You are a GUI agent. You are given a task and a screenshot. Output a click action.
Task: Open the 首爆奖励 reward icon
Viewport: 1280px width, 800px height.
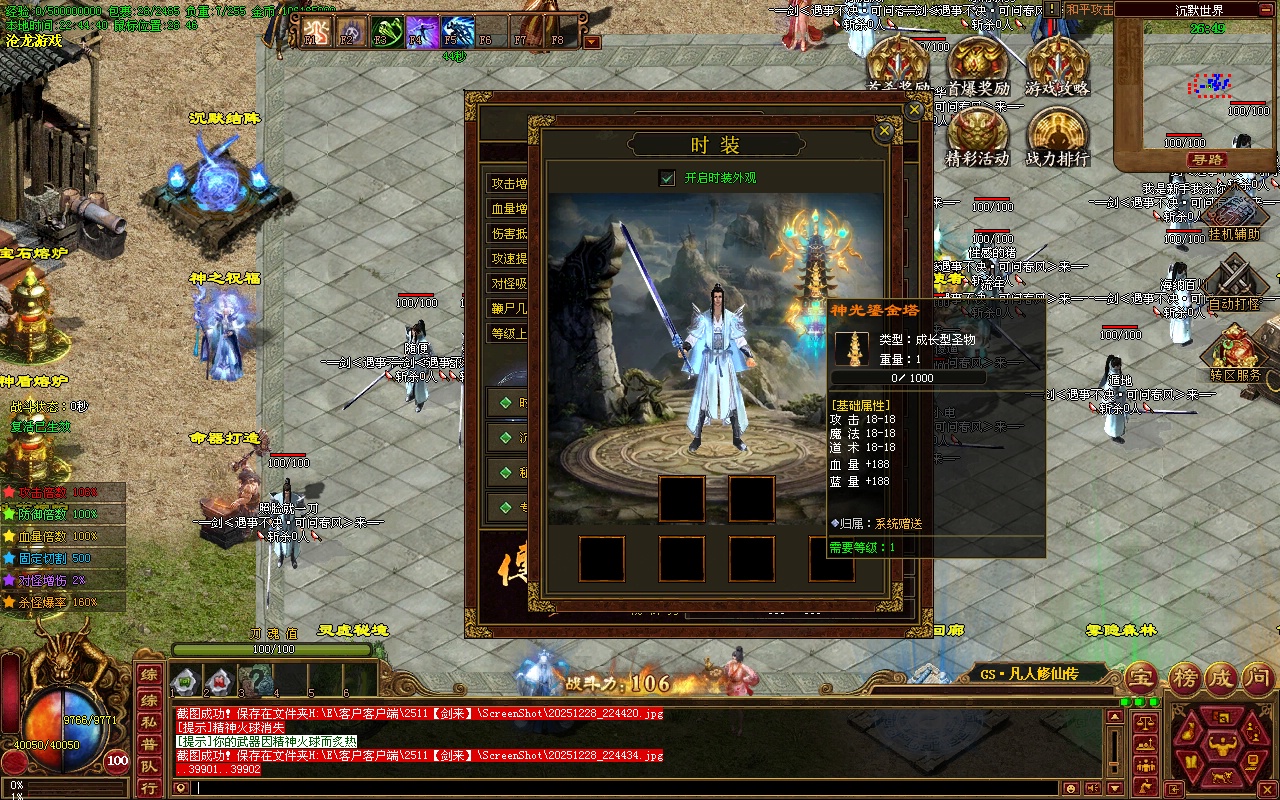(x=978, y=62)
